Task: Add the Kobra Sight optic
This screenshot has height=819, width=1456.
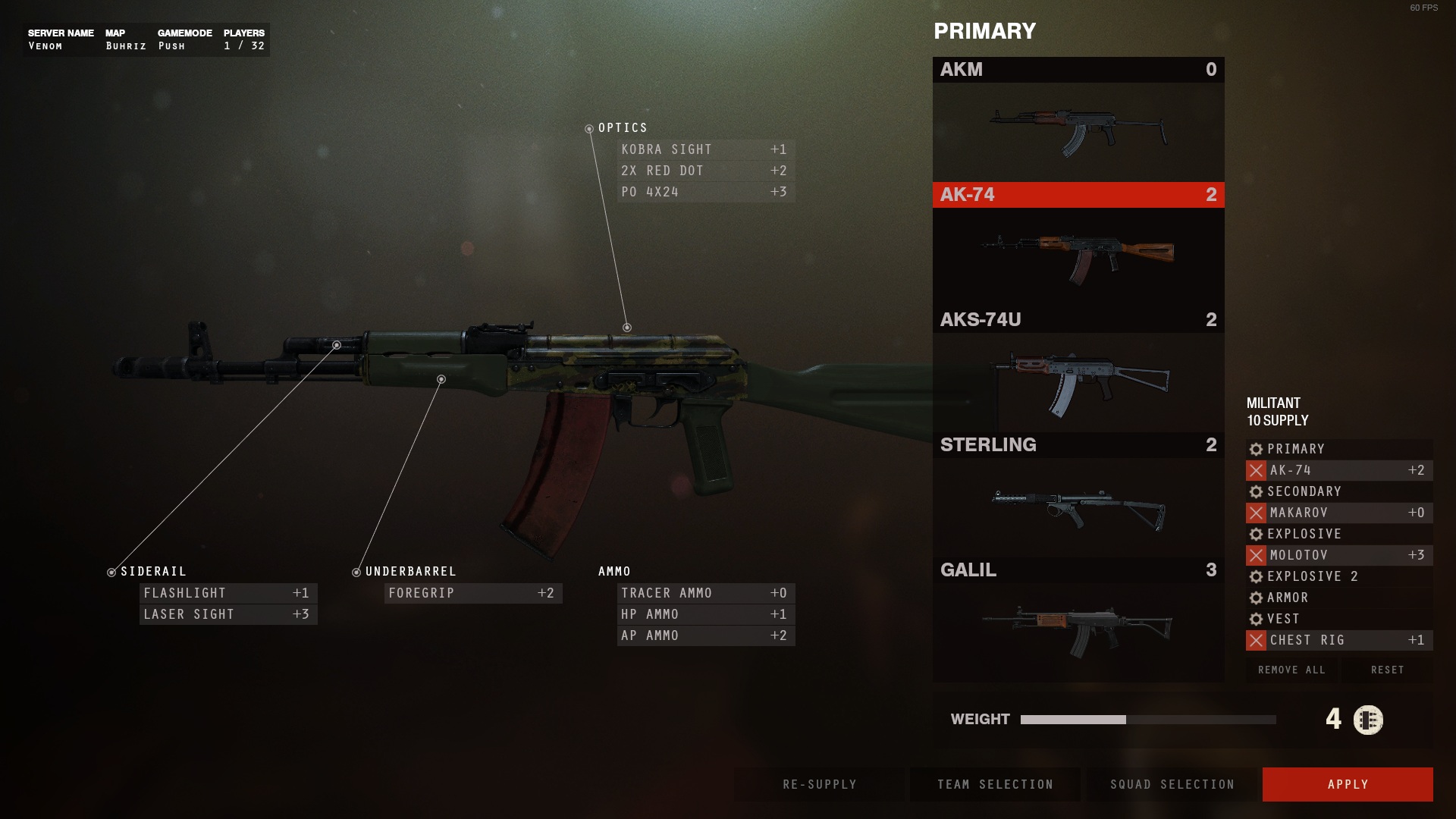Action: pyautogui.click(x=705, y=149)
